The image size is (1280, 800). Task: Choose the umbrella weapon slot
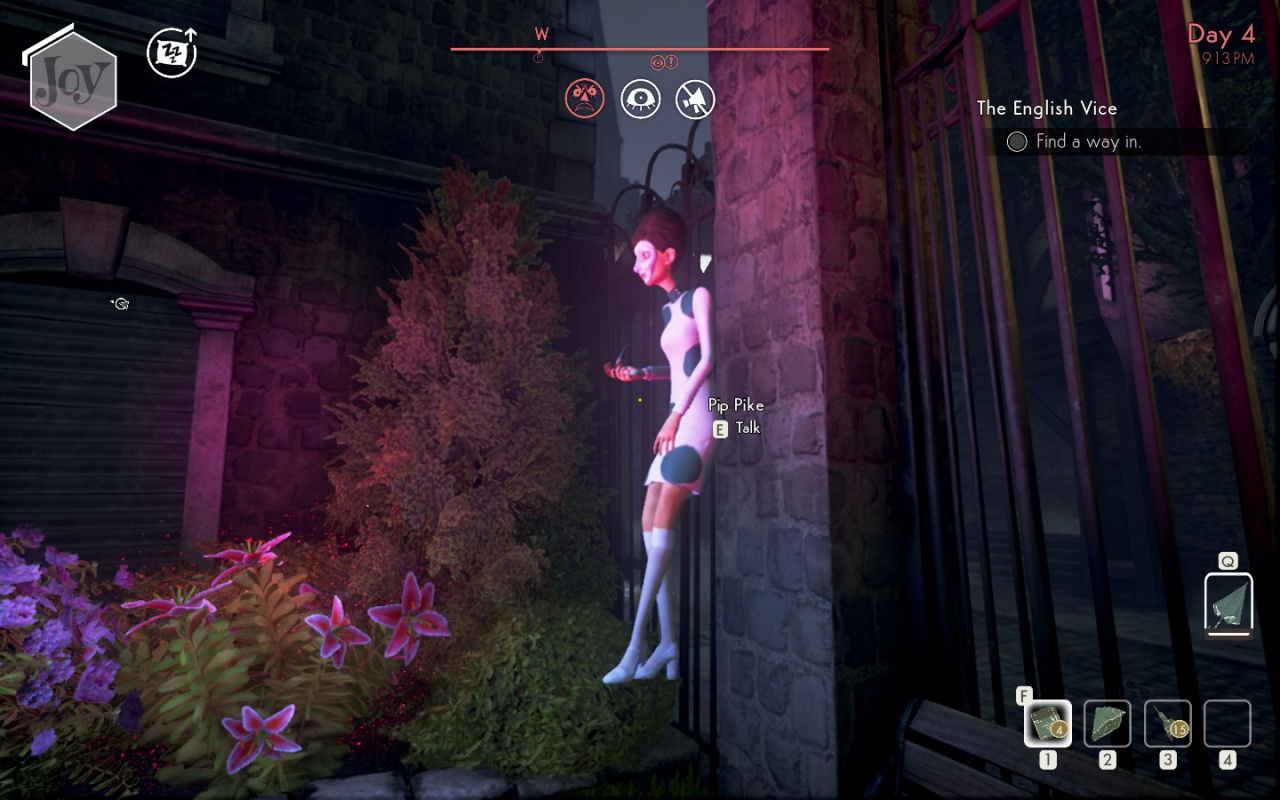[1228, 603]
